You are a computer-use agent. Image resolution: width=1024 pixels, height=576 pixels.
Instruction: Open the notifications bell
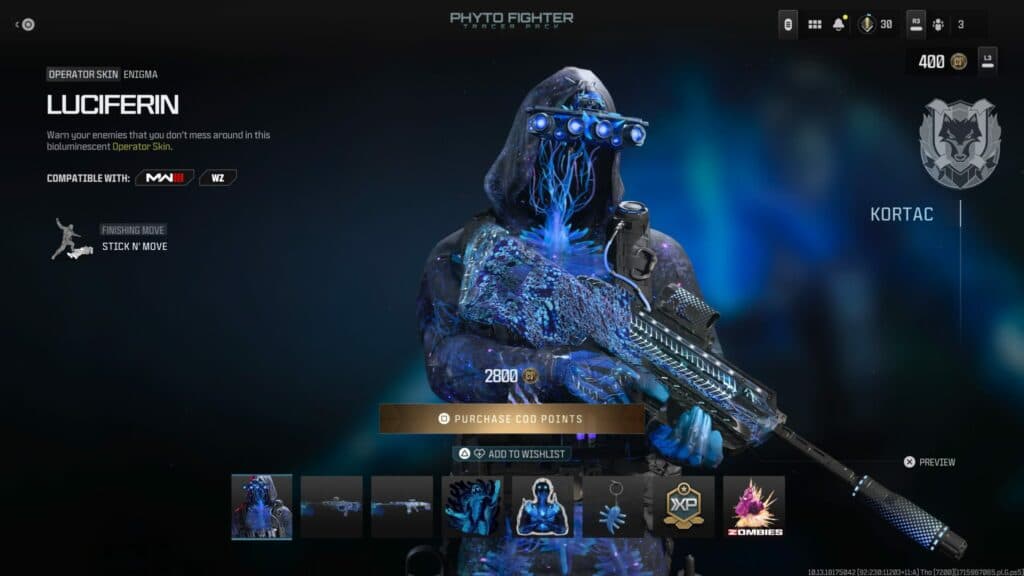[x=839, y=24]
